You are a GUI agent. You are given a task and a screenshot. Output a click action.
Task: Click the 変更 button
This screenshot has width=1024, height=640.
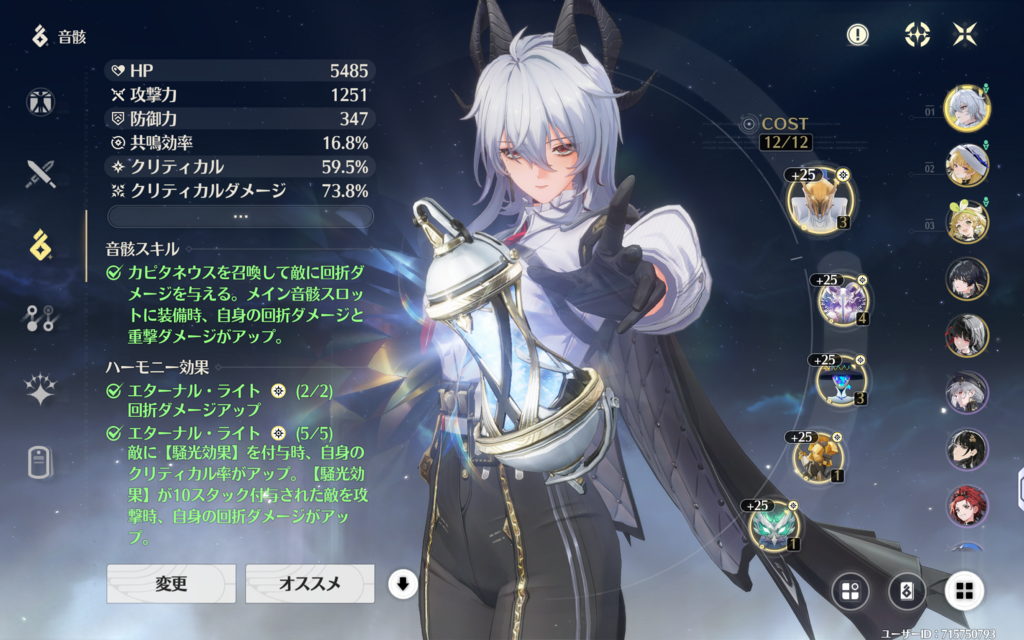click(171, 584)
